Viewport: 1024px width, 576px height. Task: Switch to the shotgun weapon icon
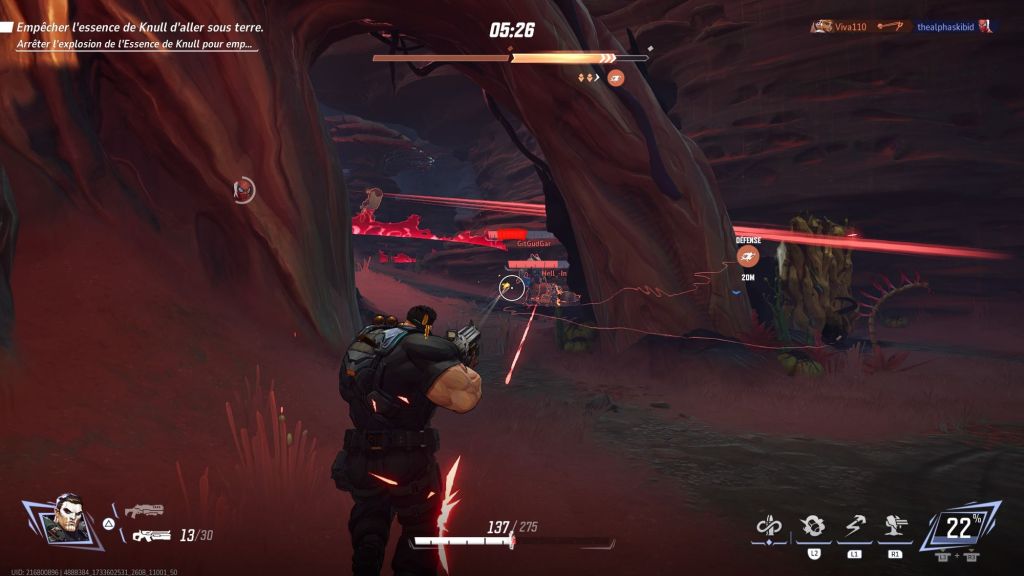pos(144,511)
